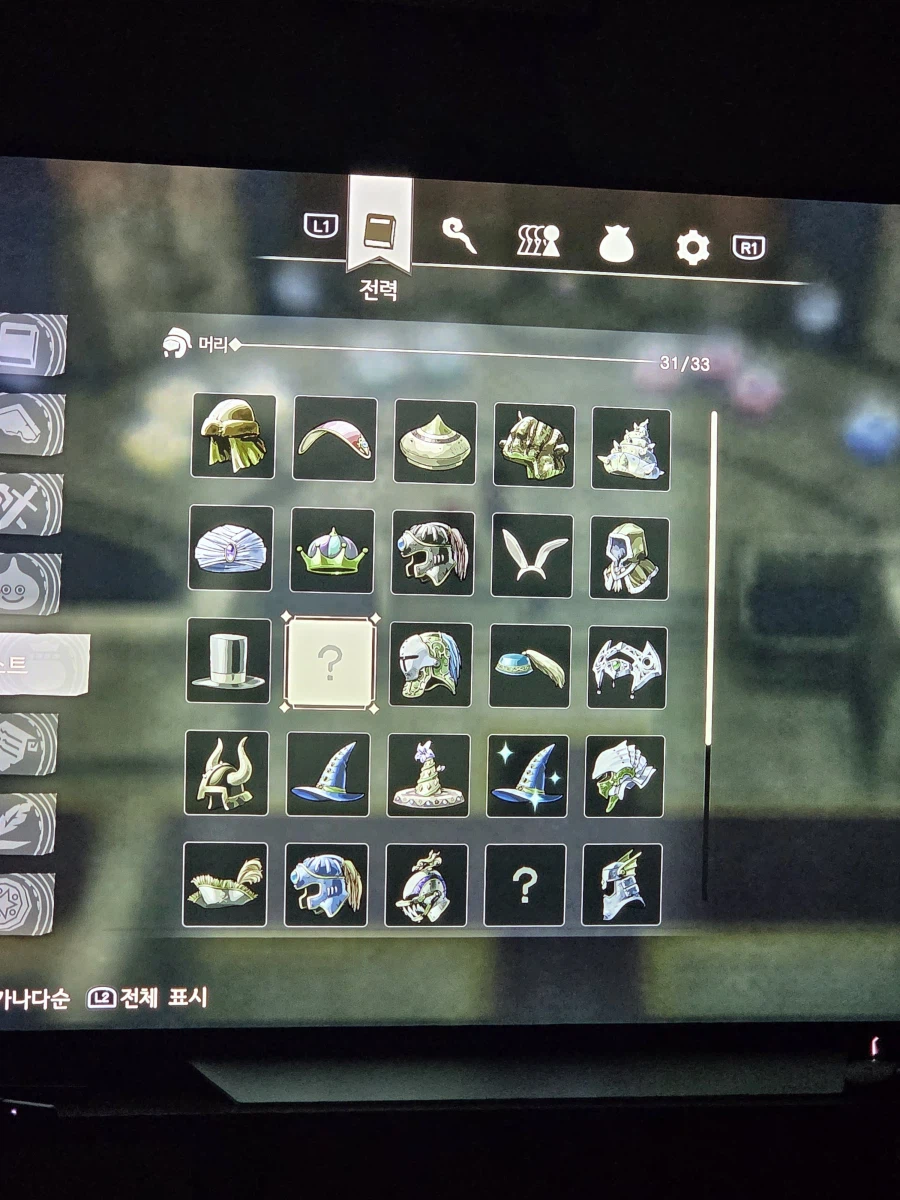The image size is (900, 1200).
Task: Pick the white bunny ears headpiece
Action: tap(532, 555)
